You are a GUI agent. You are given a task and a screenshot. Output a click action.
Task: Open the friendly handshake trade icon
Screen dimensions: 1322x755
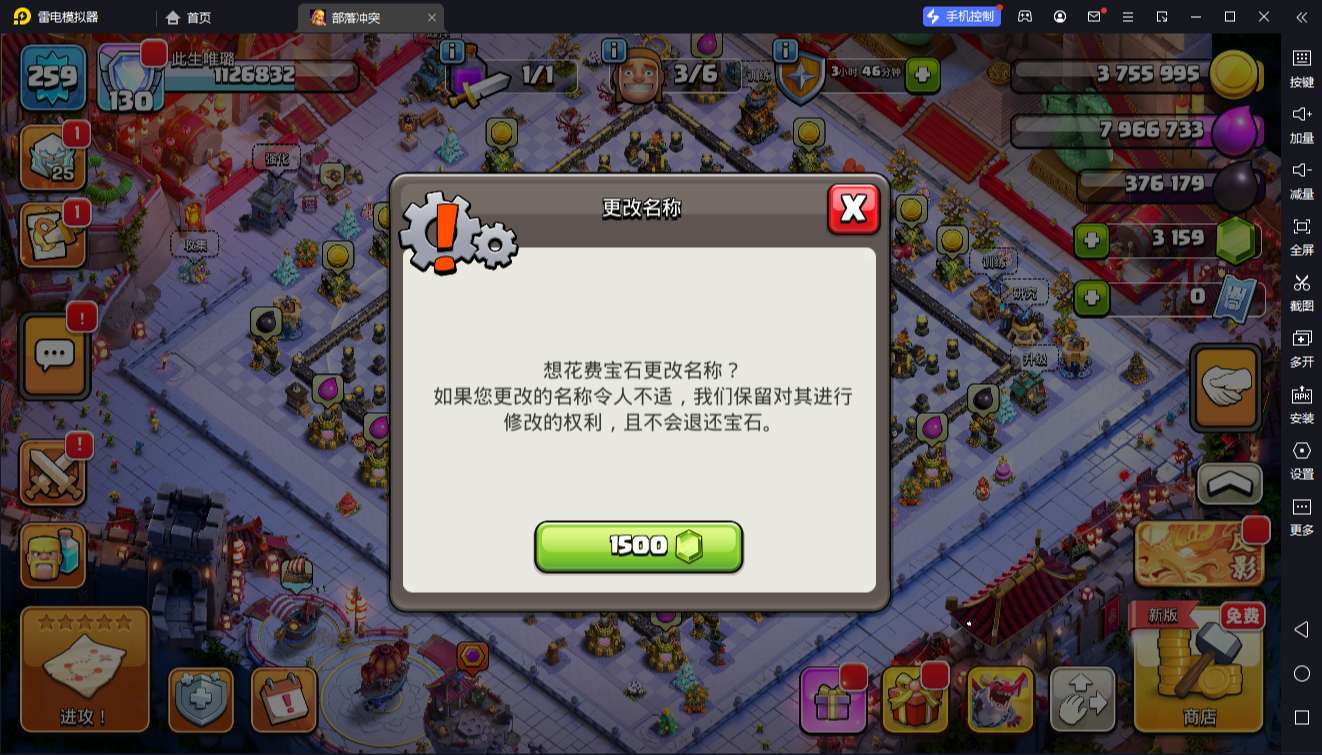pos(1226,386)
